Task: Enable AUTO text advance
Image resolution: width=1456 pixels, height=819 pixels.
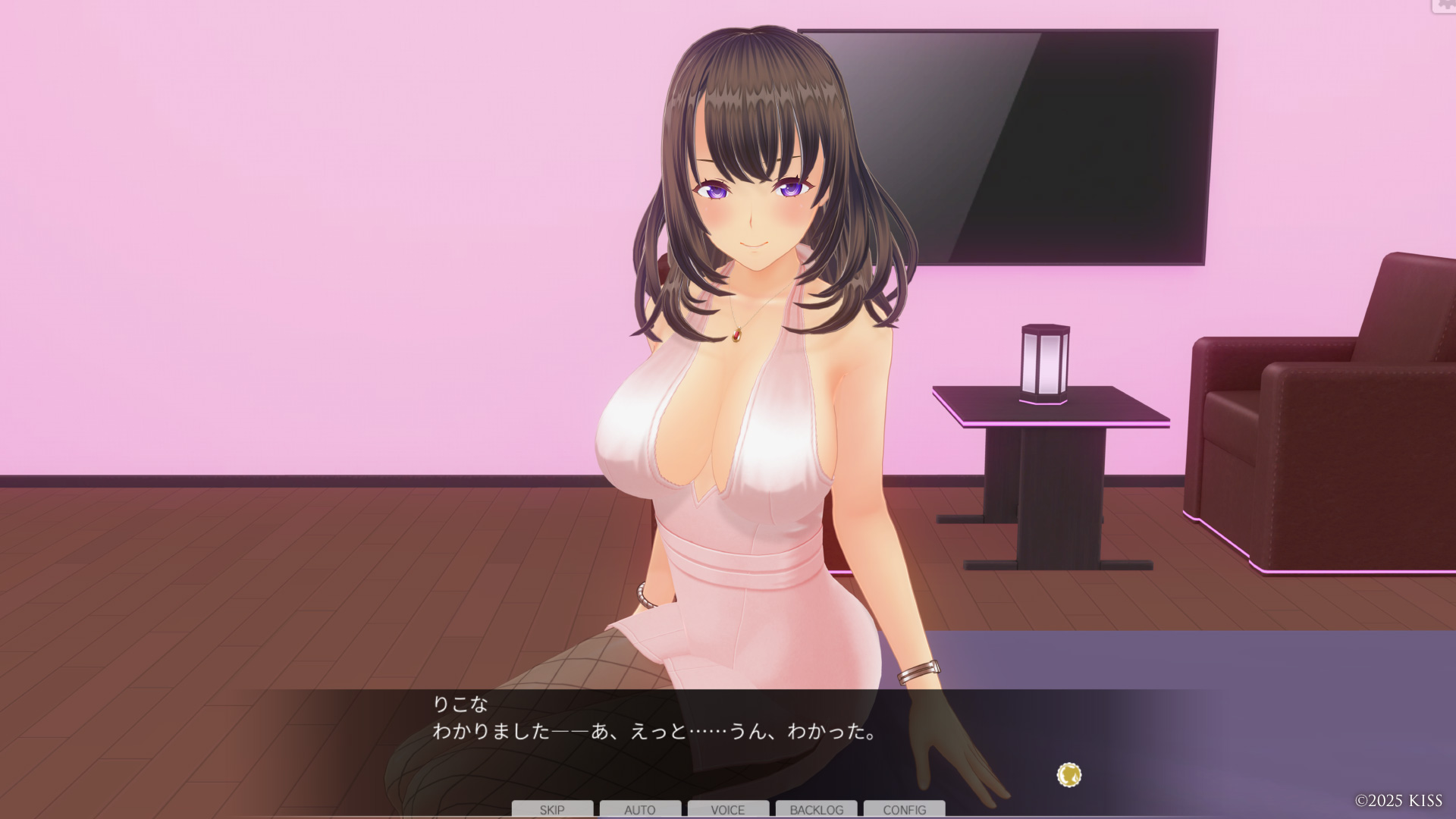Action: [x=640, y=809]
